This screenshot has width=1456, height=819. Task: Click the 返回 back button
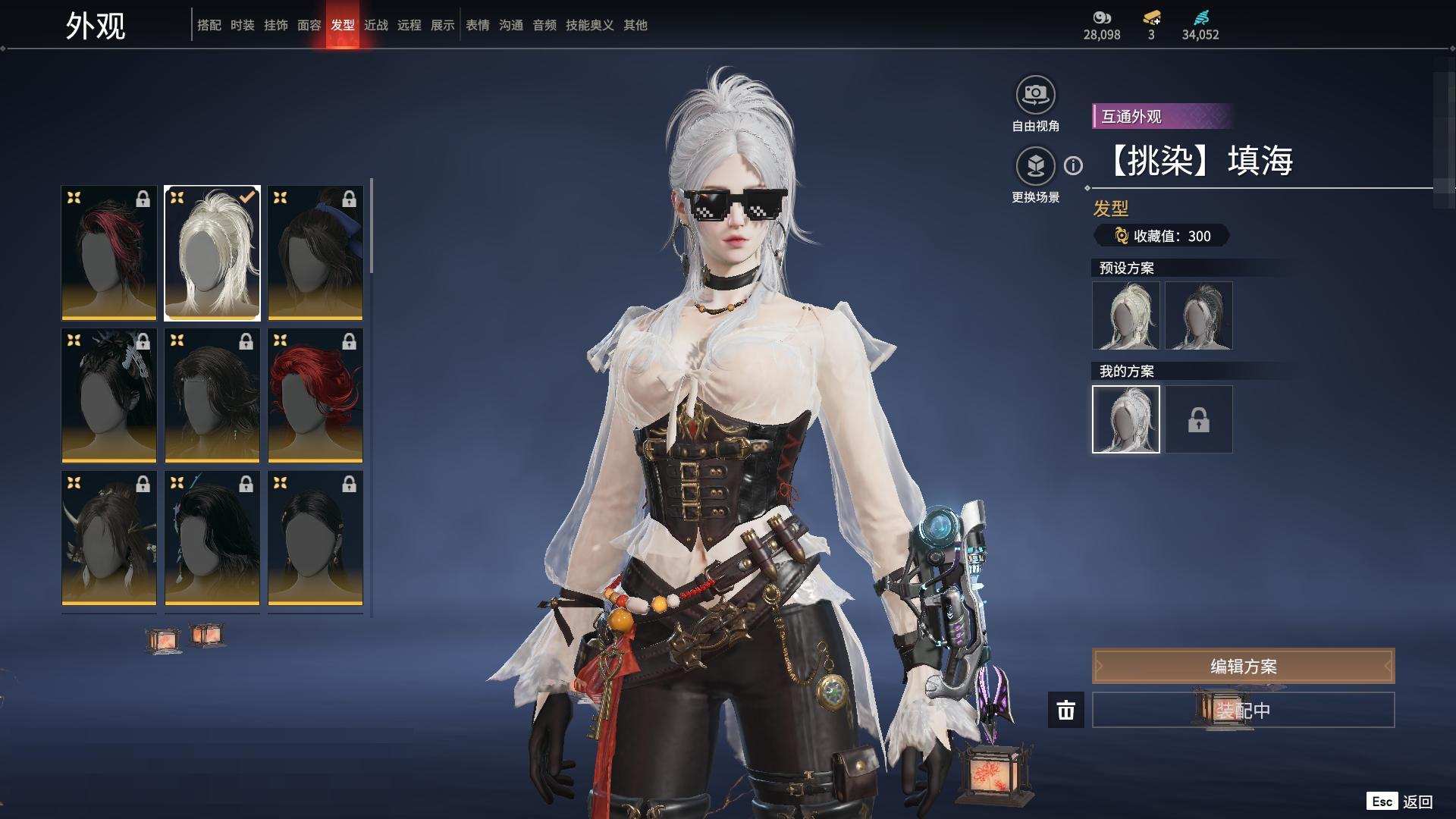click(x=1401, y=802)
